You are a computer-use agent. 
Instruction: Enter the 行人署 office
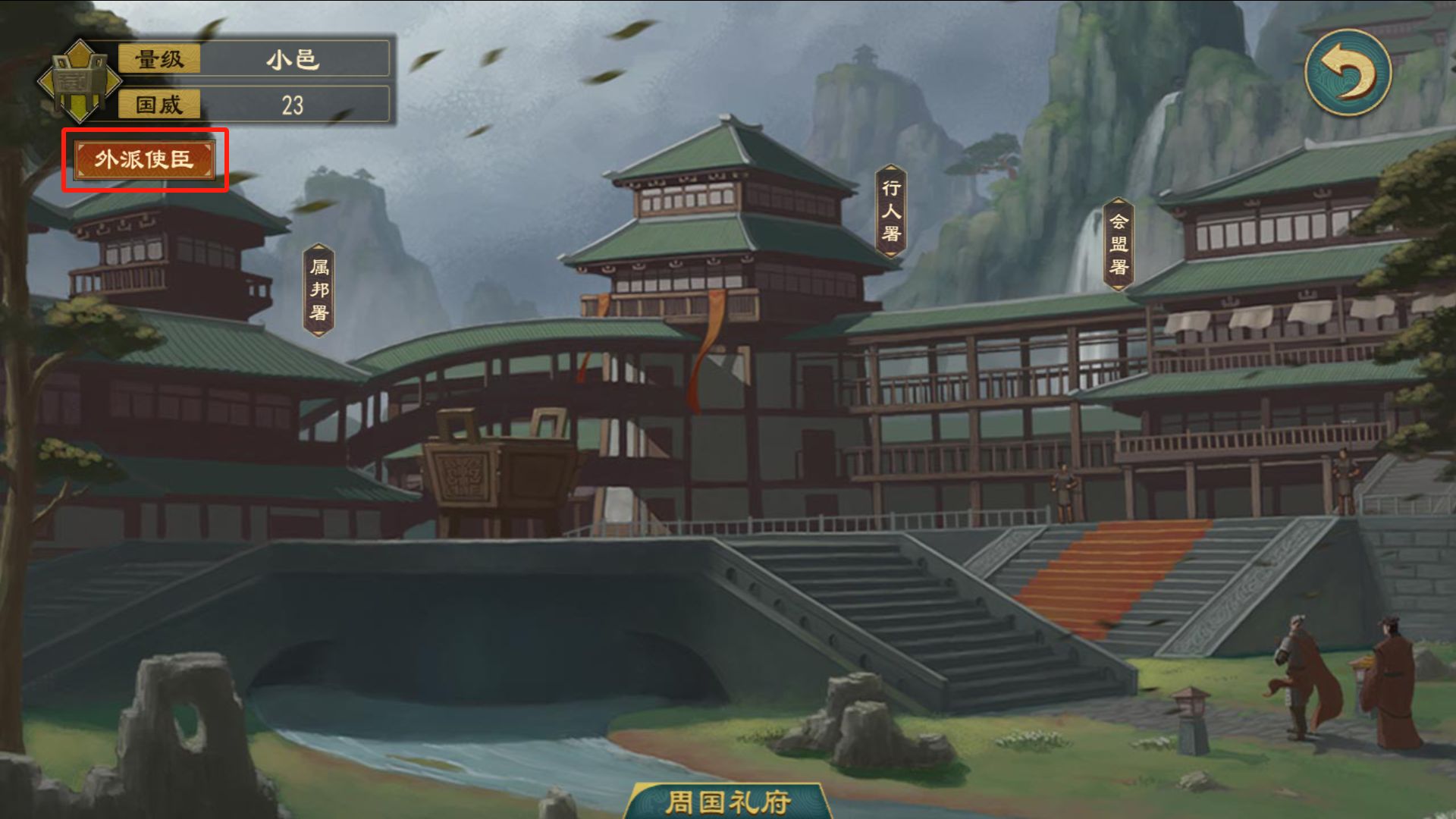click(891, 211)
